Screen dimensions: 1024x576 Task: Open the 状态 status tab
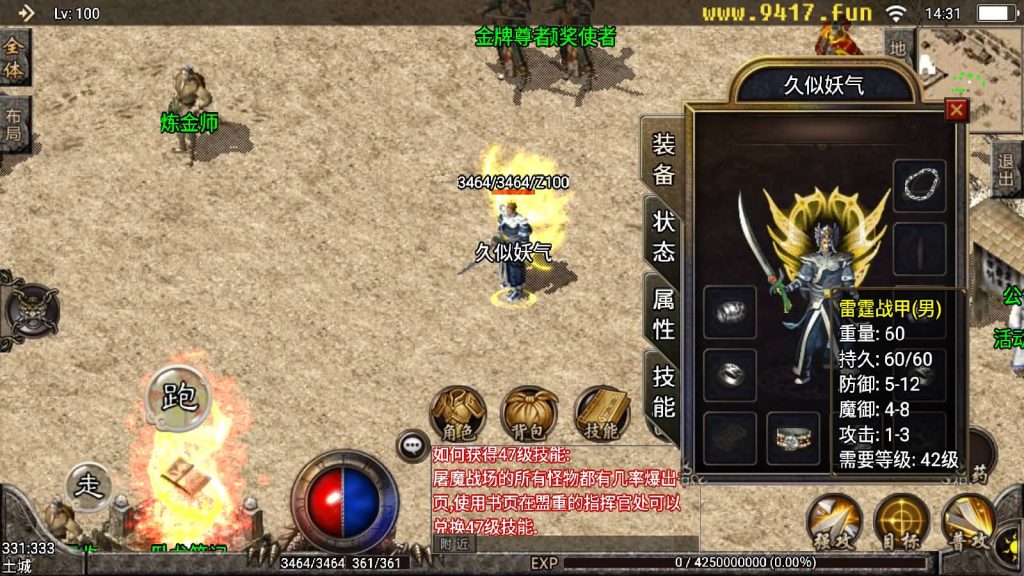[x=663, y=237]
